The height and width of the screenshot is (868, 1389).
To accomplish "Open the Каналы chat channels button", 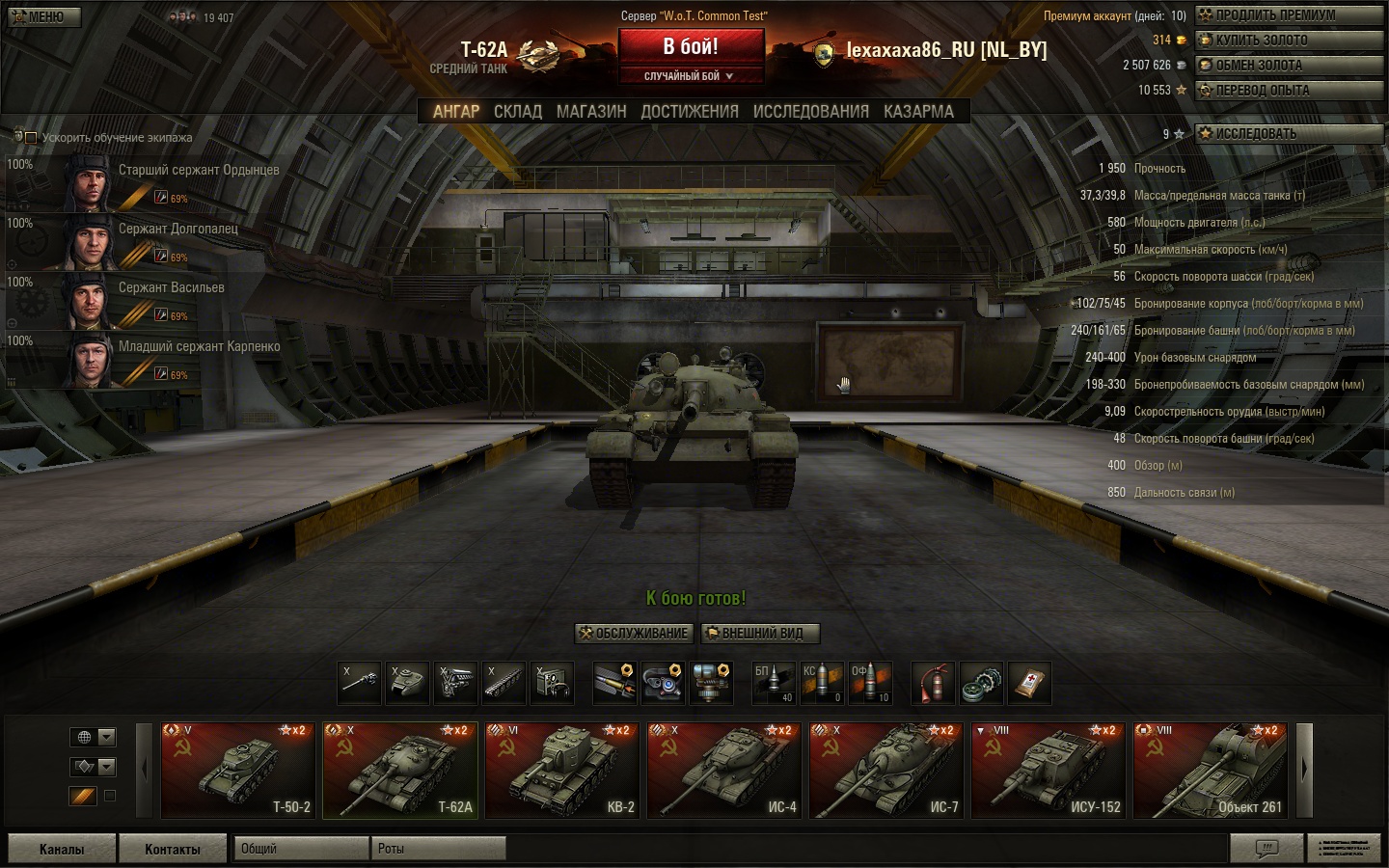I will [62, 849].
